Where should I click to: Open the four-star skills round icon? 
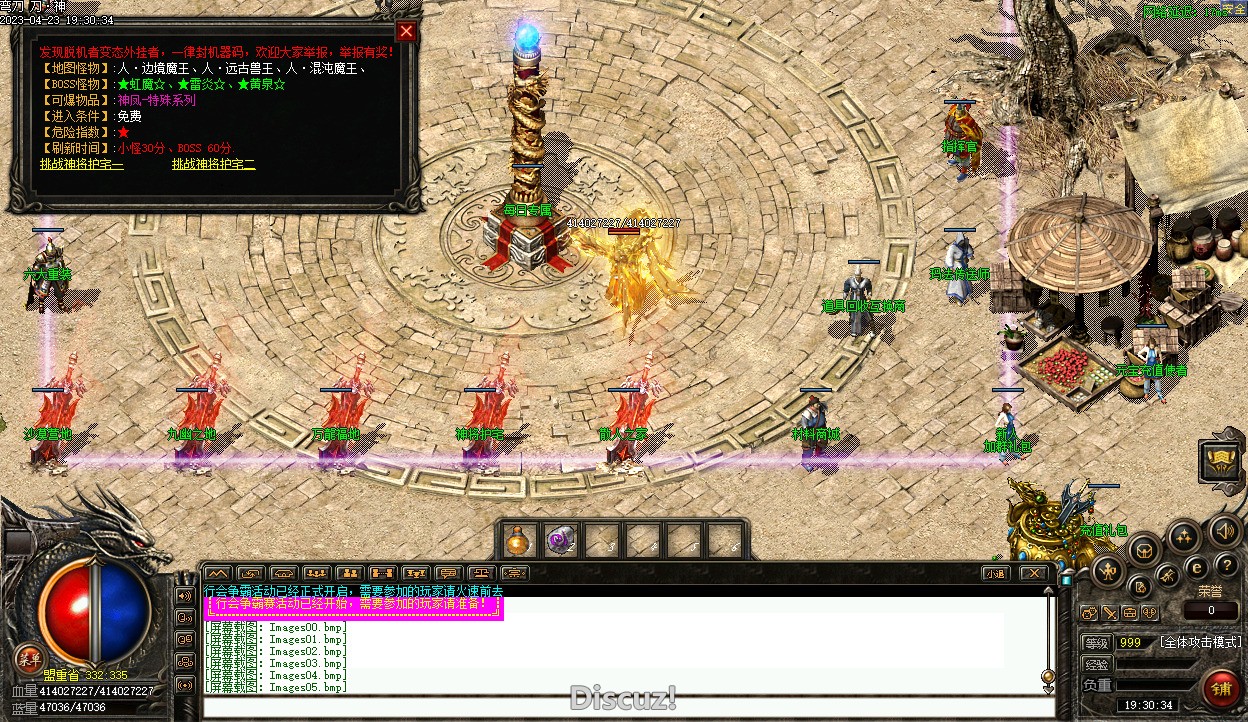1185,537
